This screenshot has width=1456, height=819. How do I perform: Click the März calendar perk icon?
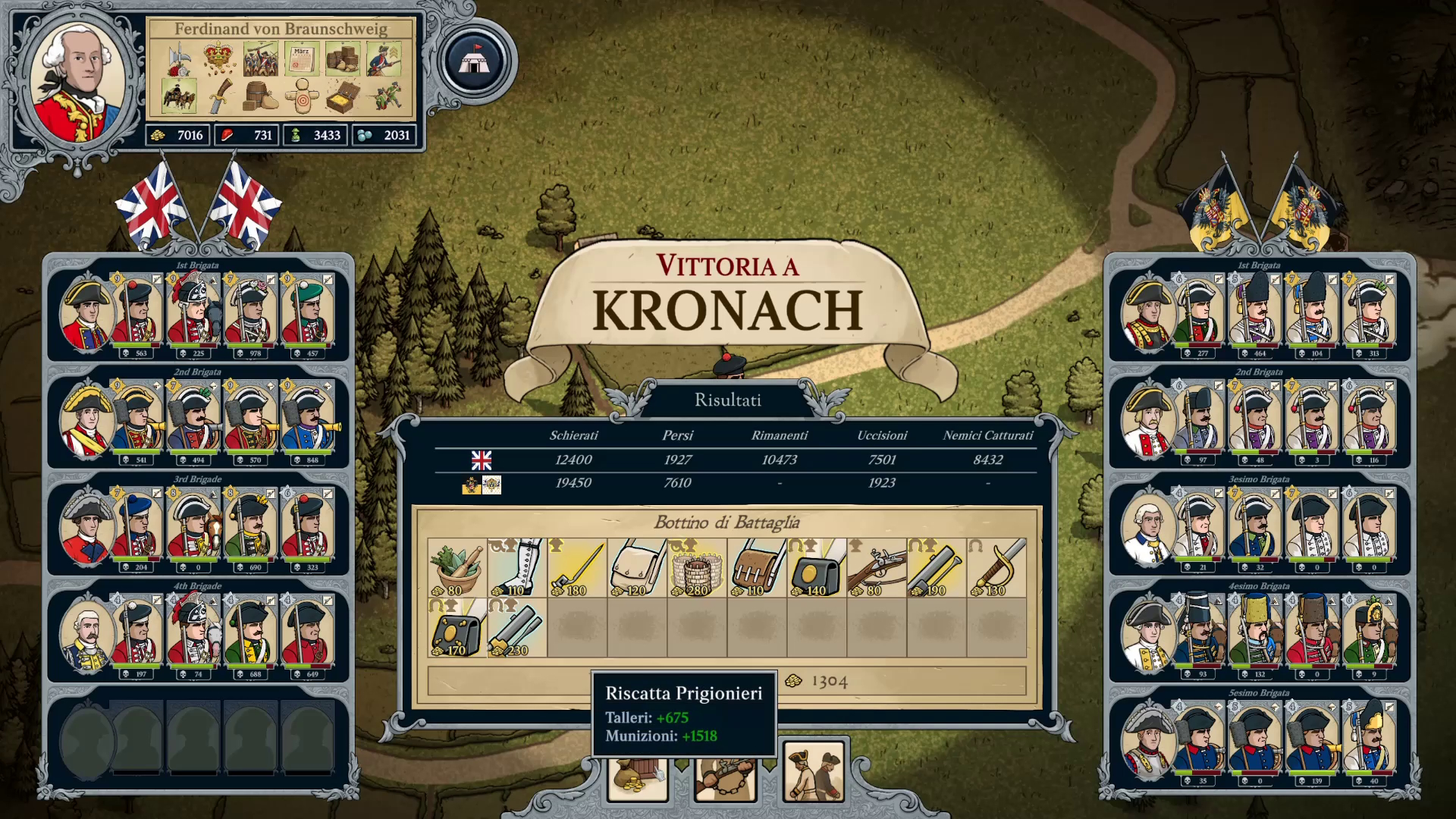[301, 58]
